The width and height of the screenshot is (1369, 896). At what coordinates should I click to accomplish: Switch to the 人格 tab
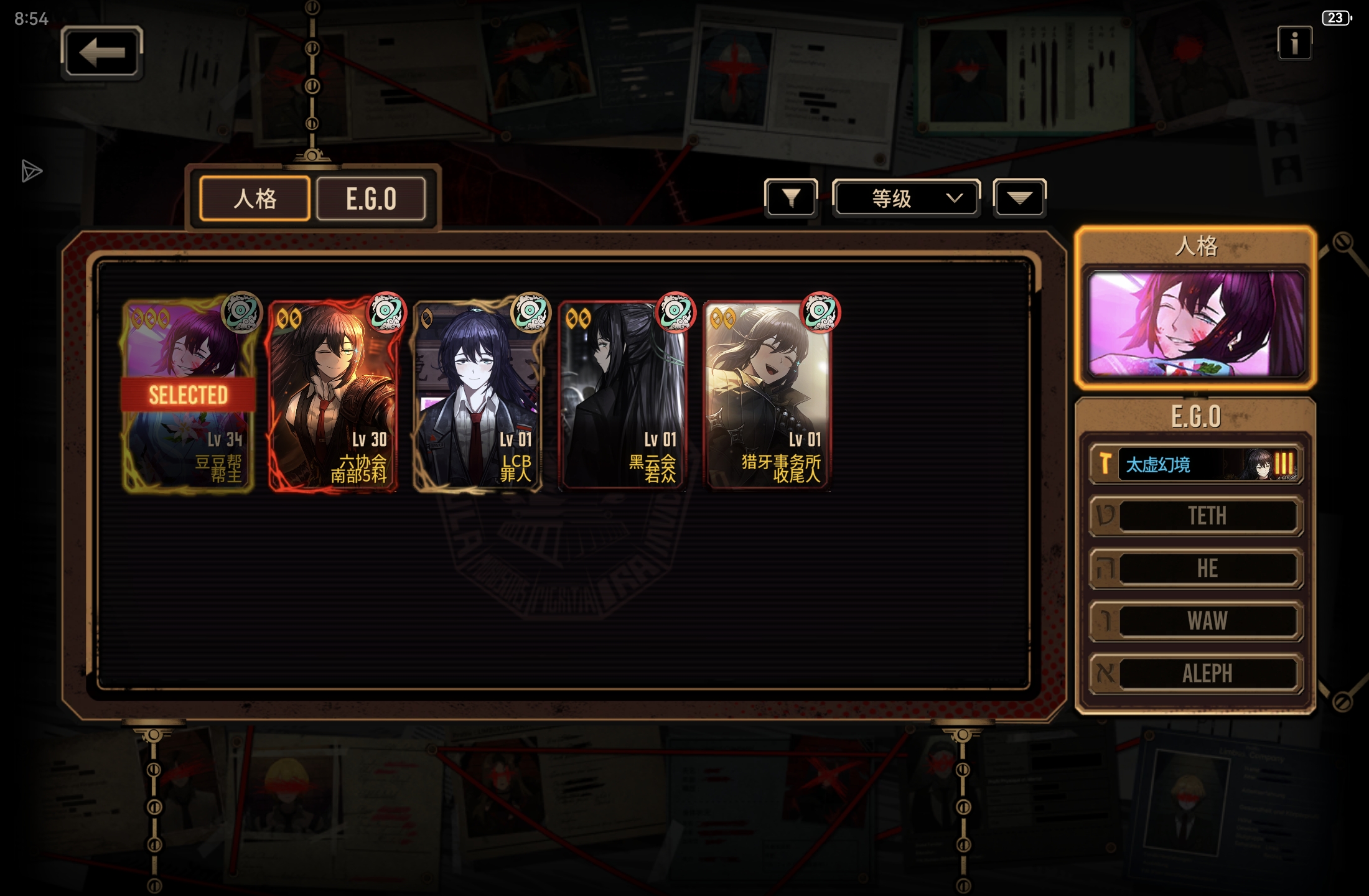[255, 198]
